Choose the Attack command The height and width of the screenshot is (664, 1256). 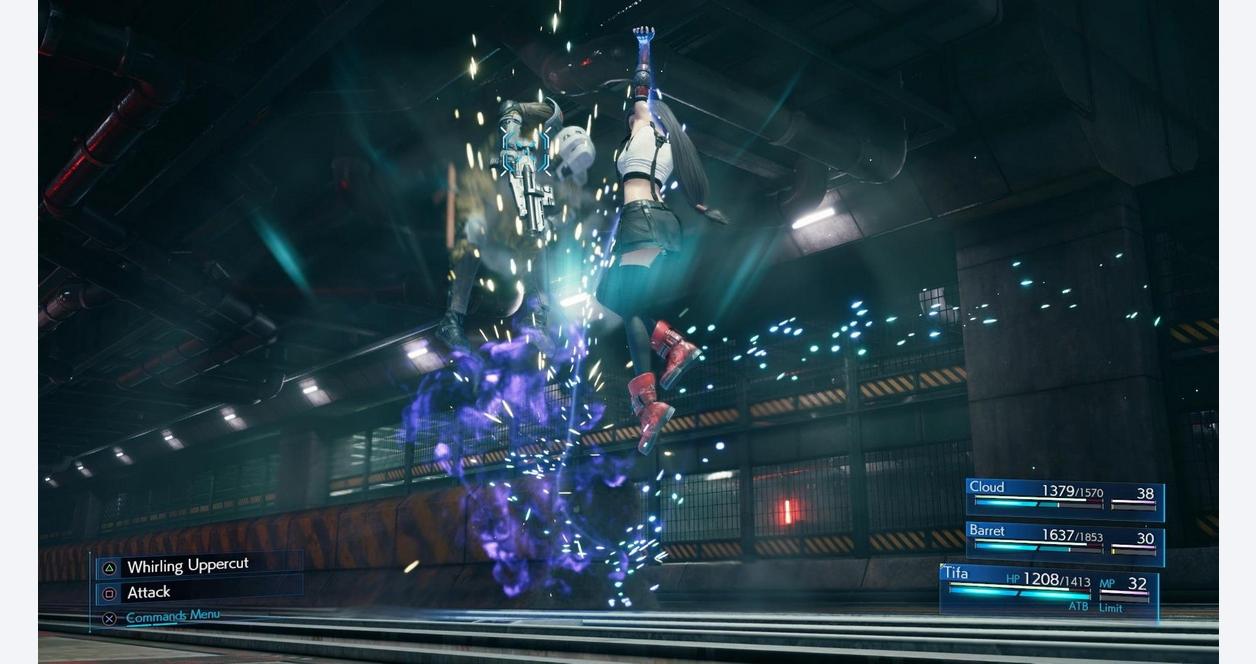(149, 592)
